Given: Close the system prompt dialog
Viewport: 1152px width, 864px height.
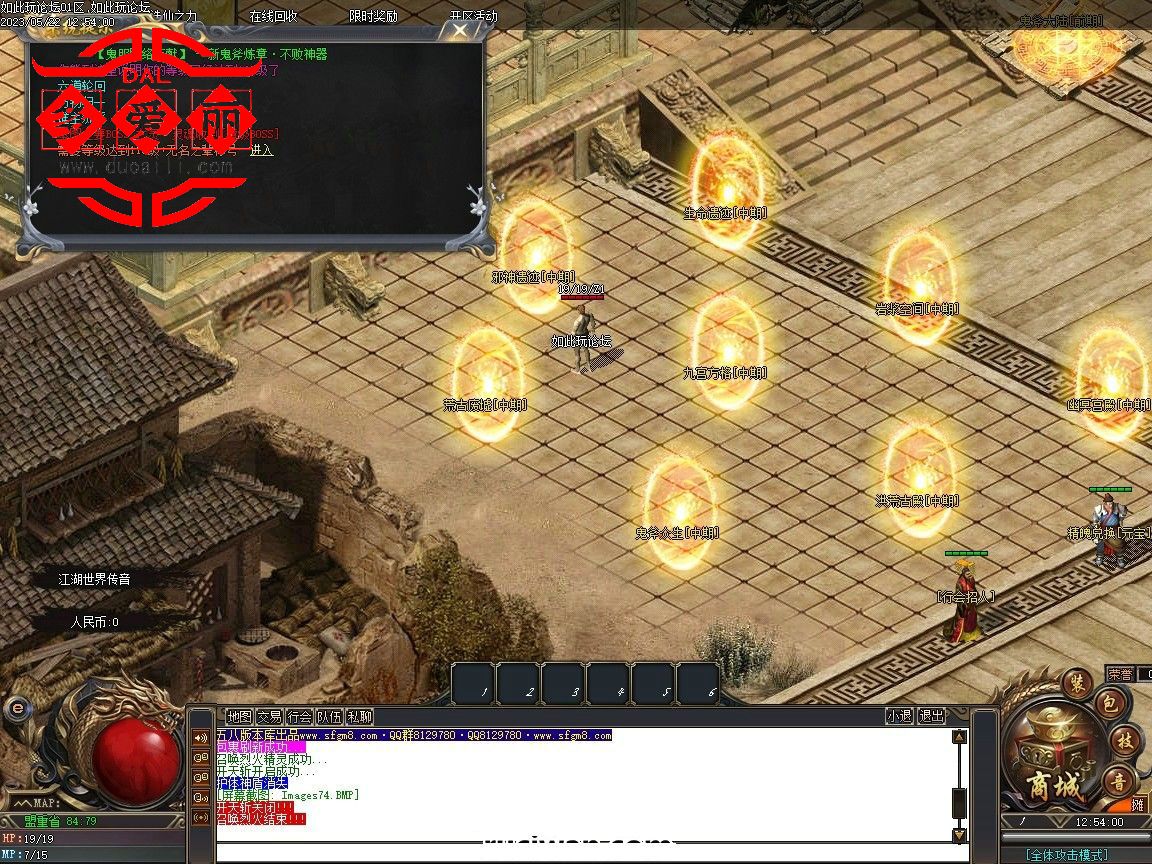Looking at the screenshot, I should [x=459, y=30].
